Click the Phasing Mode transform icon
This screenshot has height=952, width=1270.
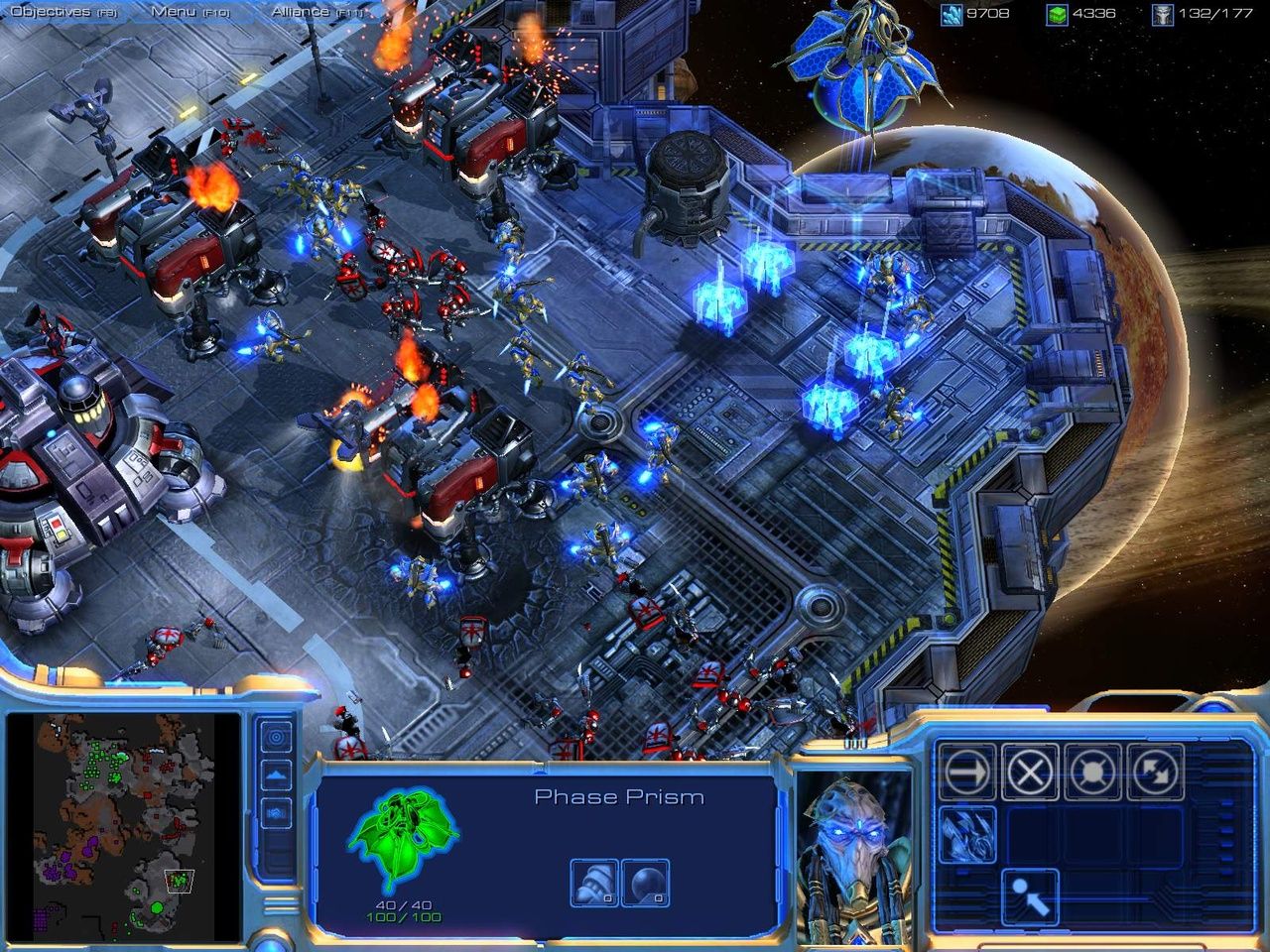pos(968,833)
